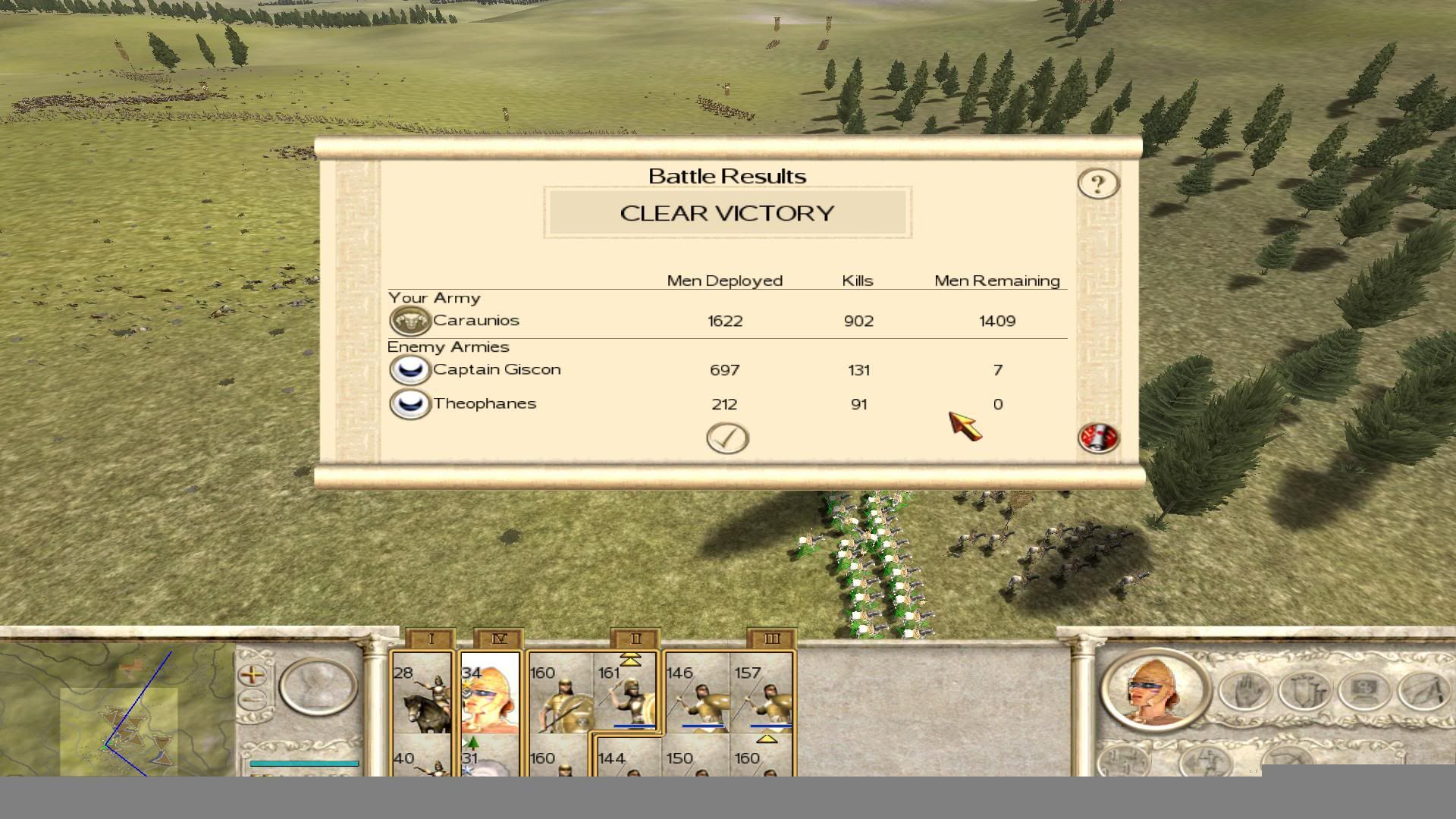Click the round coin button beside the minimap
This screenshot has width=1456, height=819.
point(318,687)
